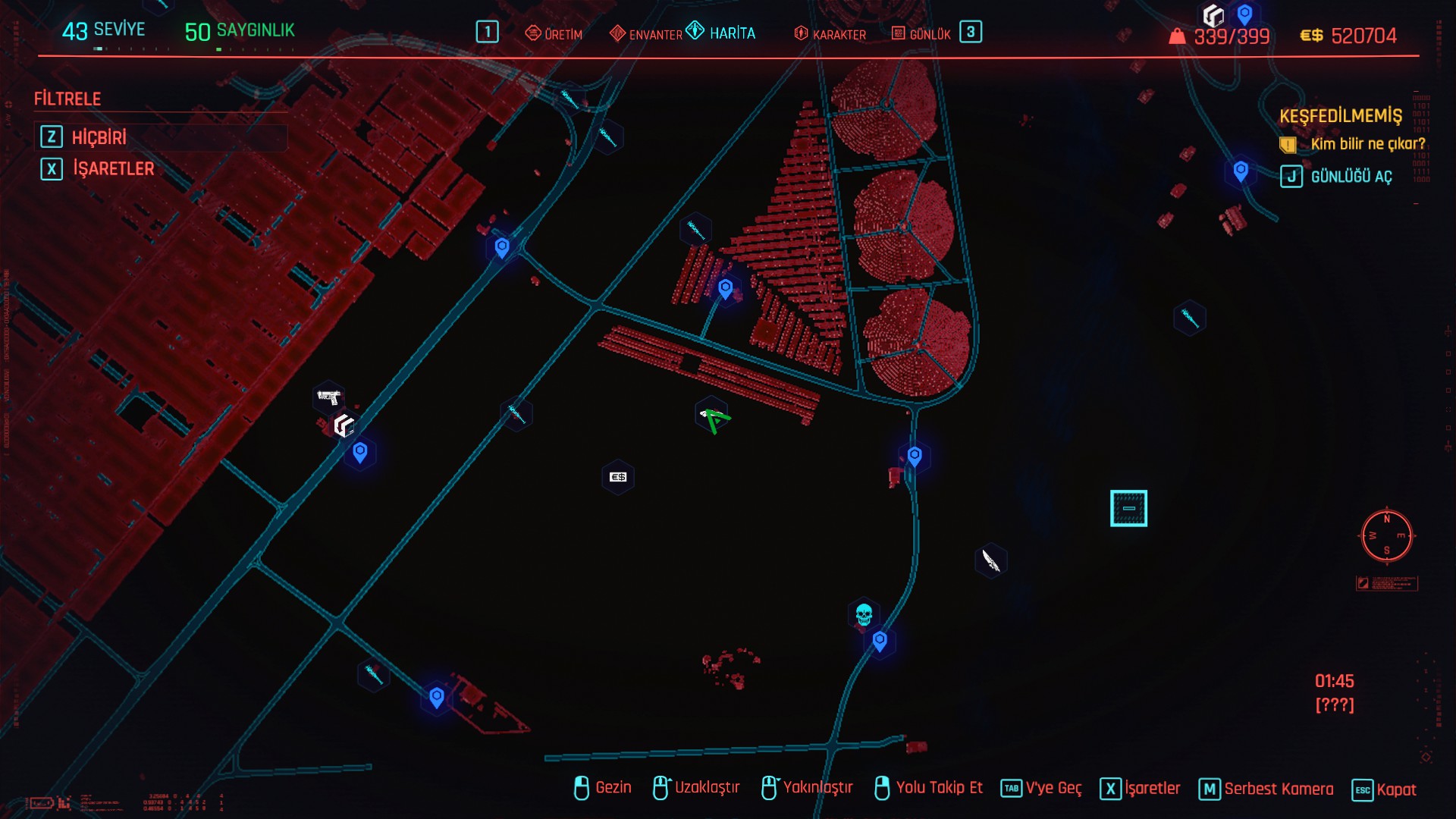1456x819 pixels.
Task: Select the white cube marker beside gun shop
Action: coord(344,425)
